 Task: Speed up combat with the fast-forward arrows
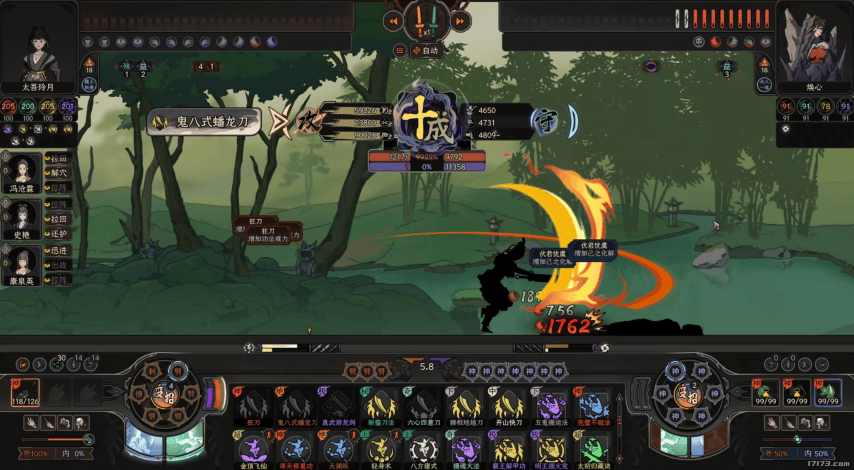pos(462,19)
